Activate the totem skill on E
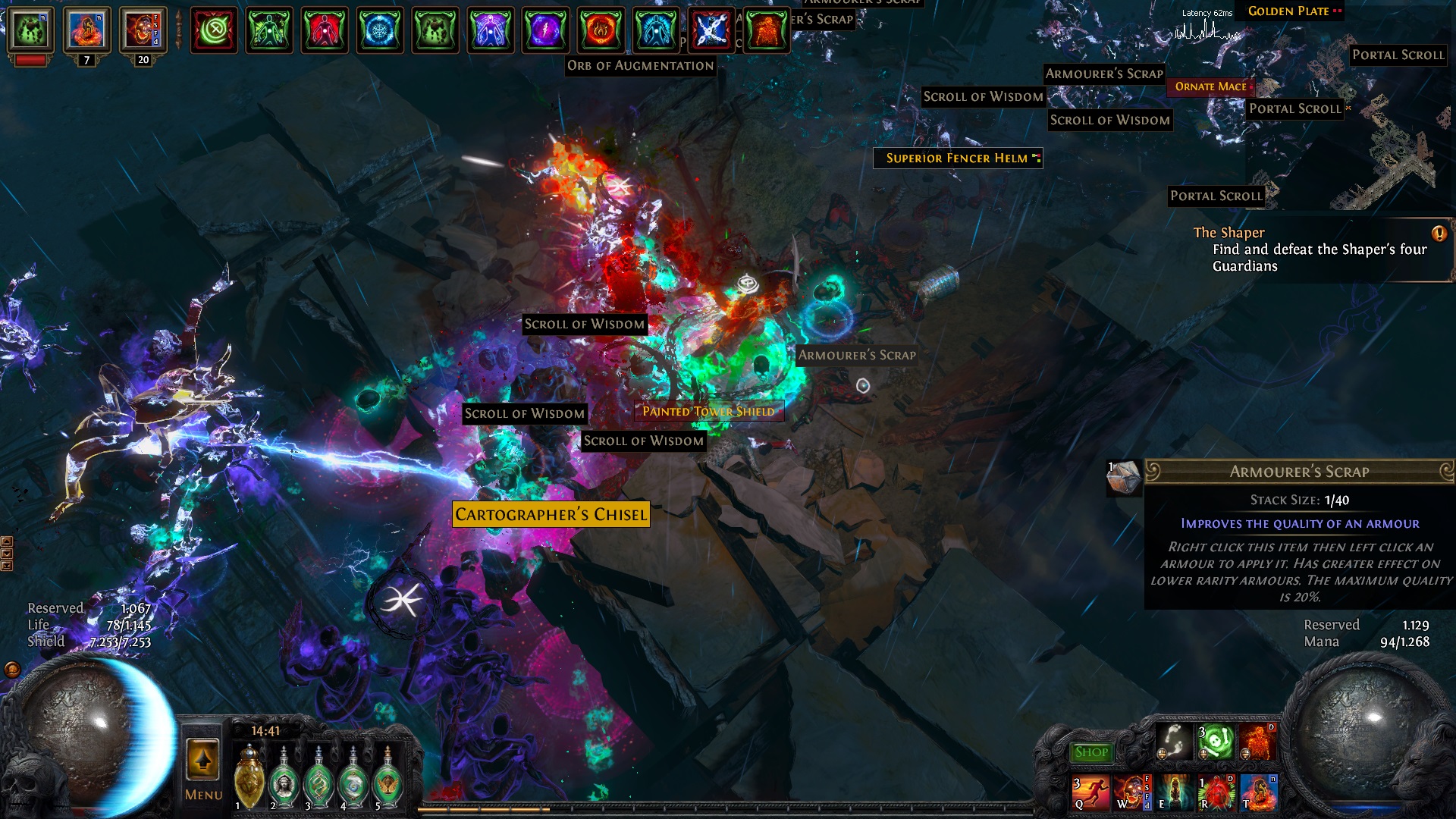The image size is (1456, 819). pos(1173,792)
